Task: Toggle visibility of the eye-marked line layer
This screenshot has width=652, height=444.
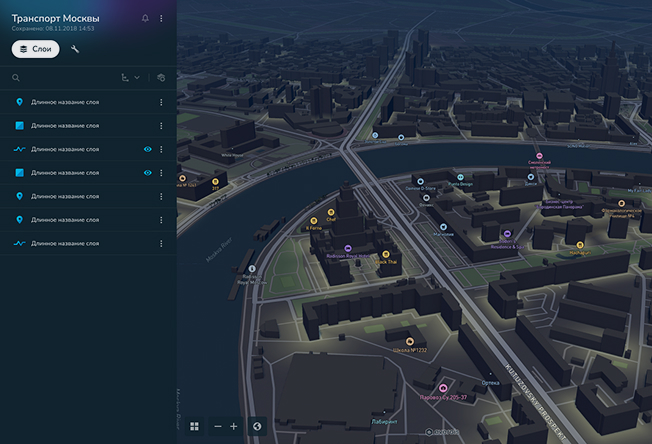Action: point(147,149)
